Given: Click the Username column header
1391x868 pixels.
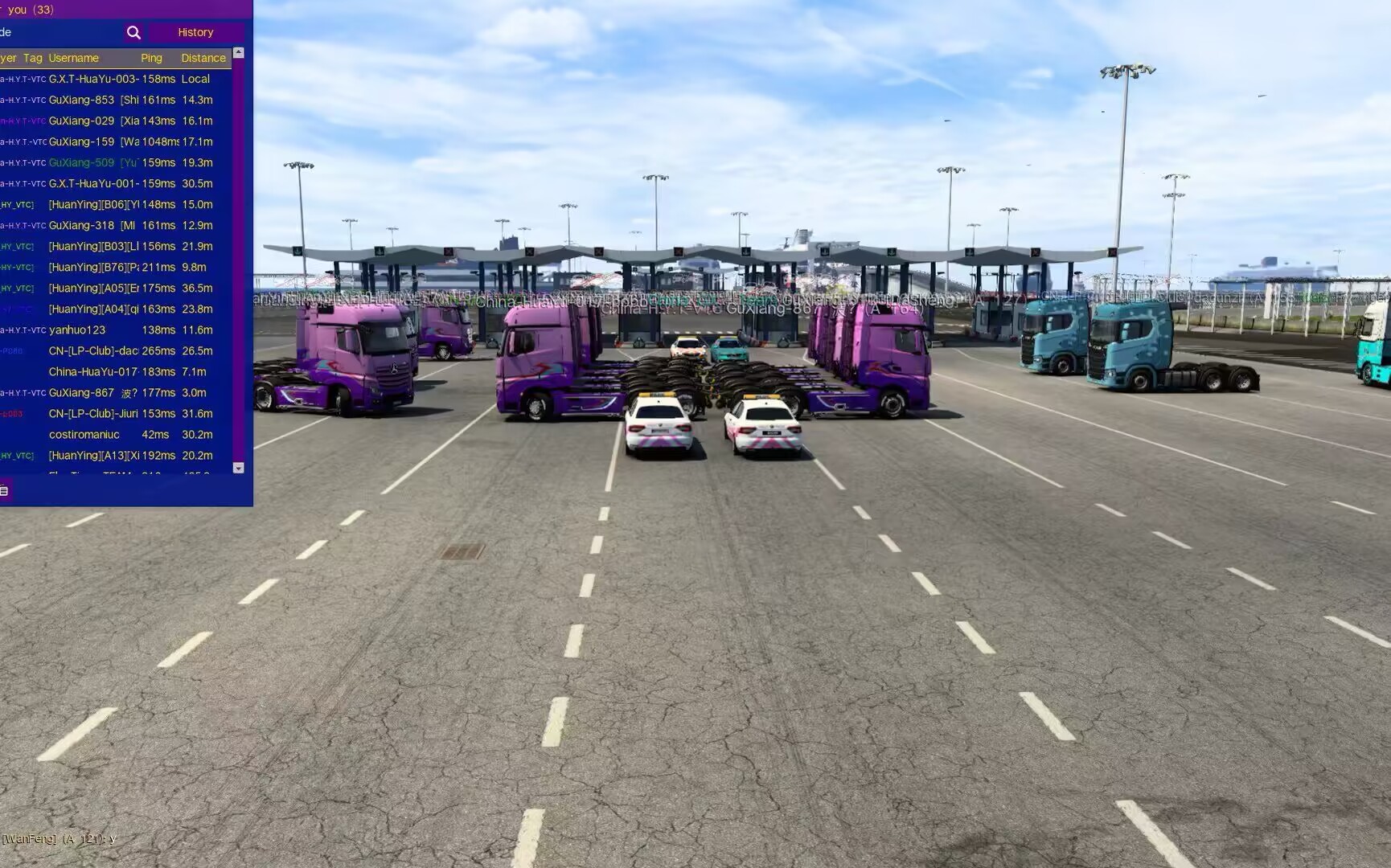Looking at the screenshot, I should click(x=73, y=58).
